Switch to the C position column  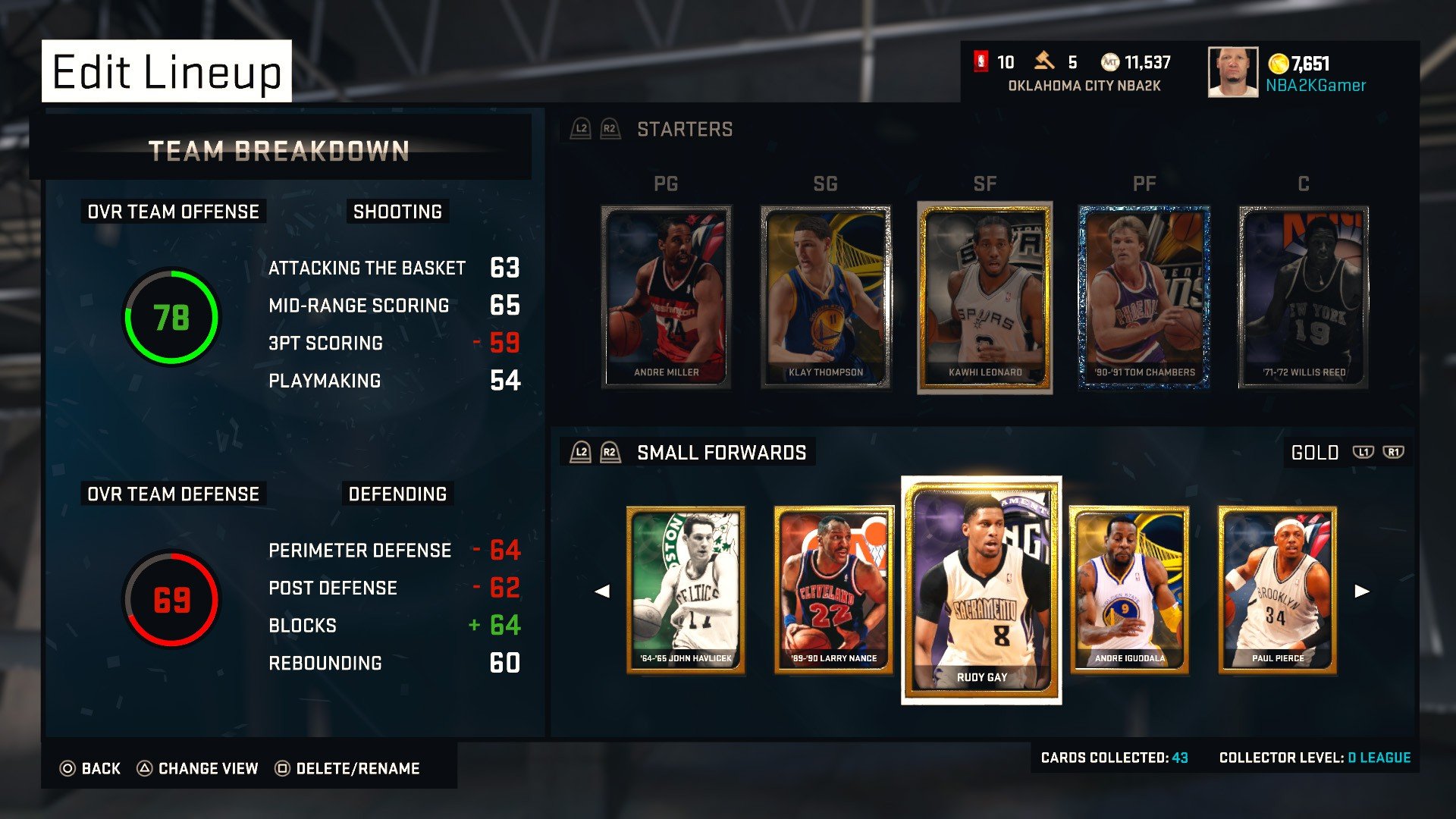tap(1305, 183)
